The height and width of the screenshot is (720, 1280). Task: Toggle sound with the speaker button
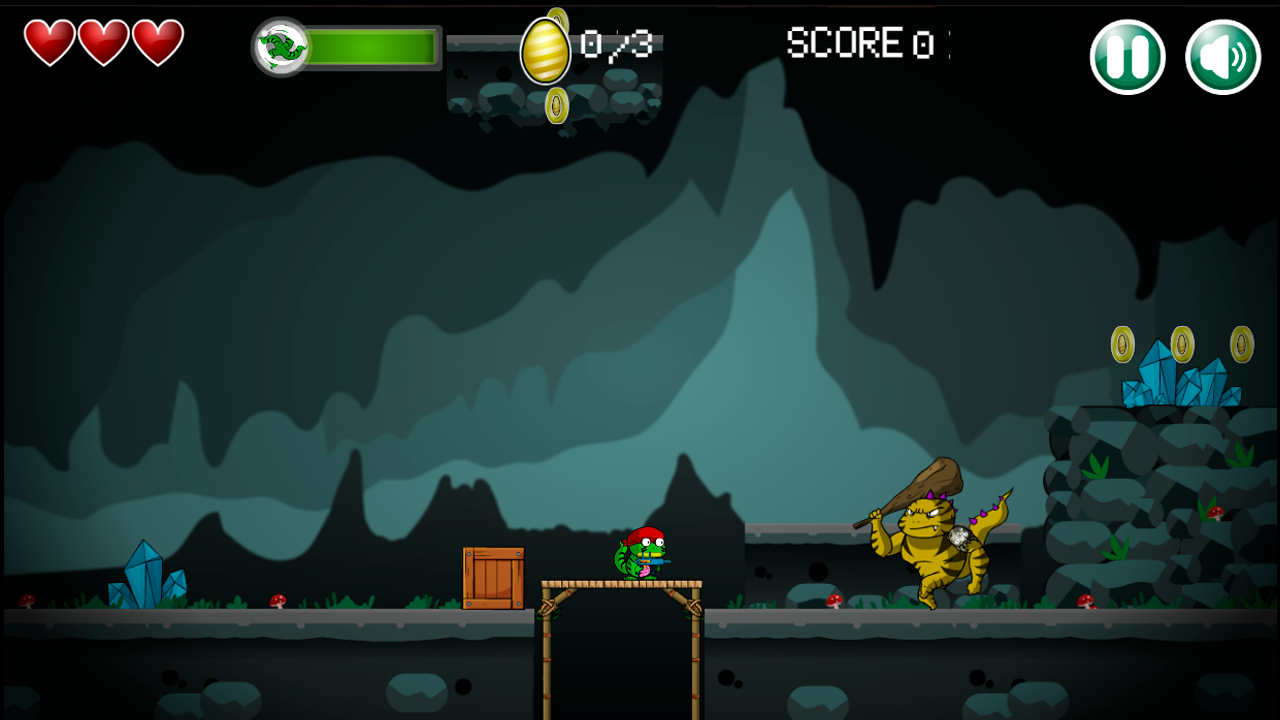point(1222,57)
